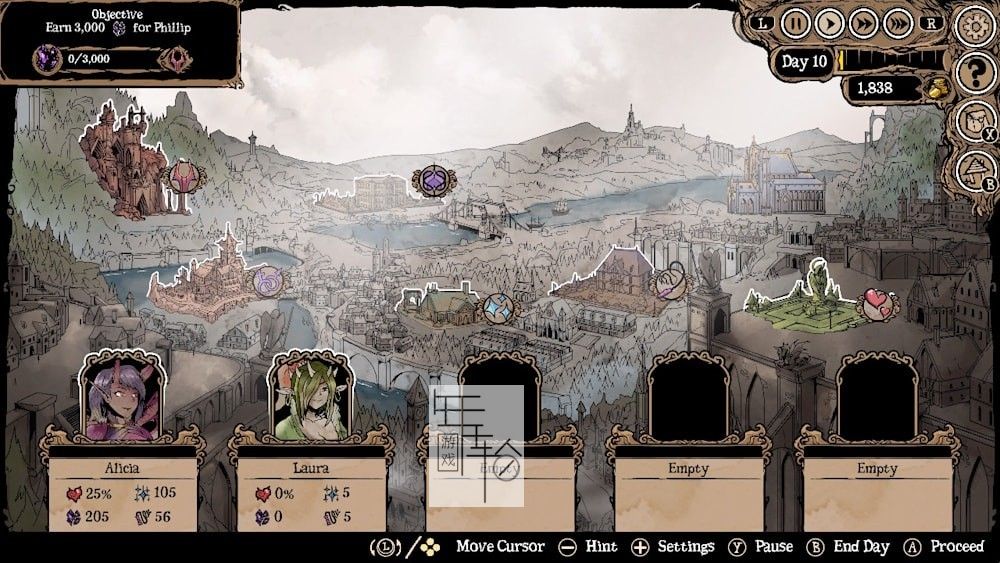Open the gear Settings button

point(973,26)
